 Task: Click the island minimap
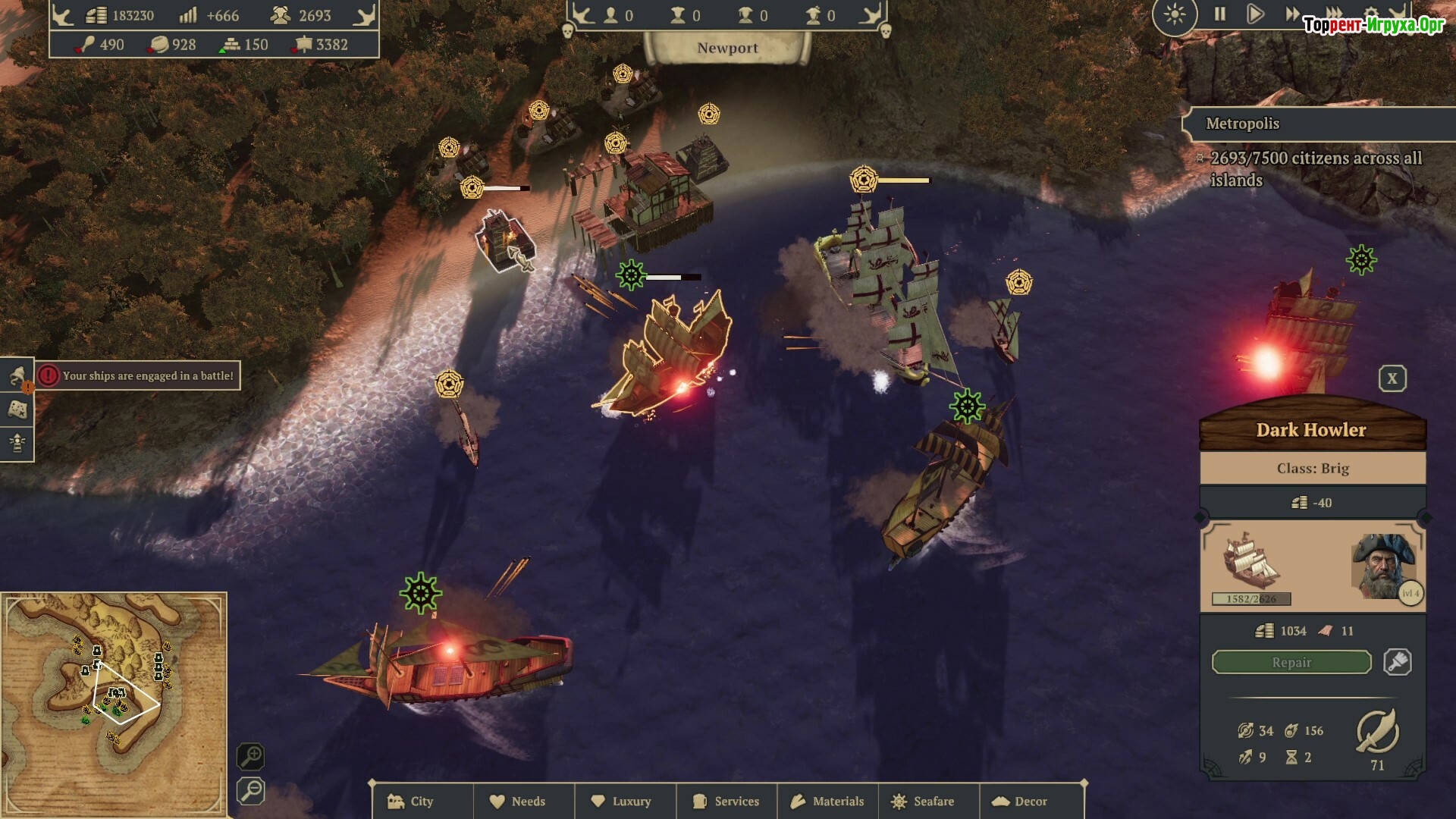[114, 701]
